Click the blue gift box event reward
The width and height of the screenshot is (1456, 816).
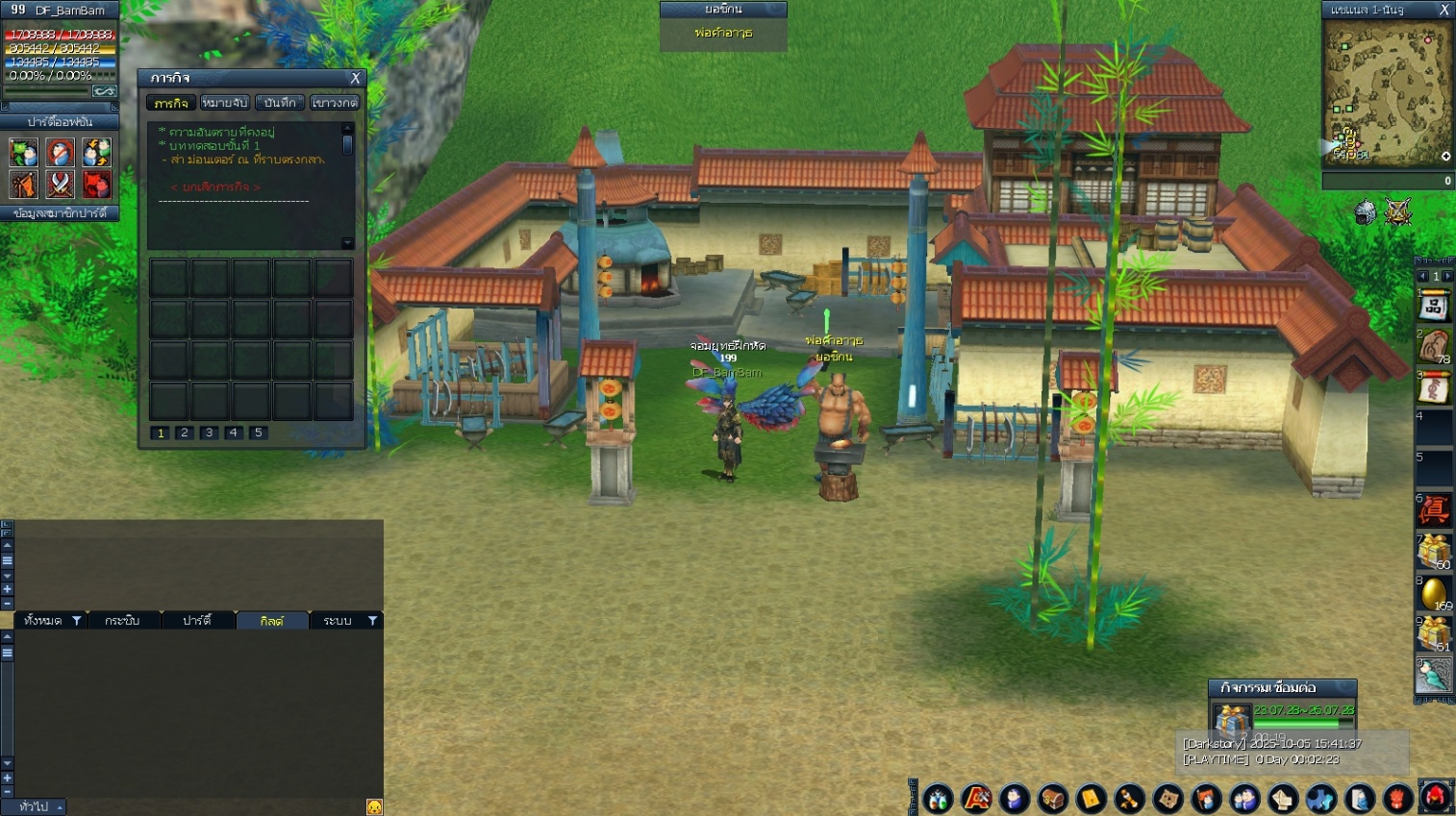tap(1230, 719)
